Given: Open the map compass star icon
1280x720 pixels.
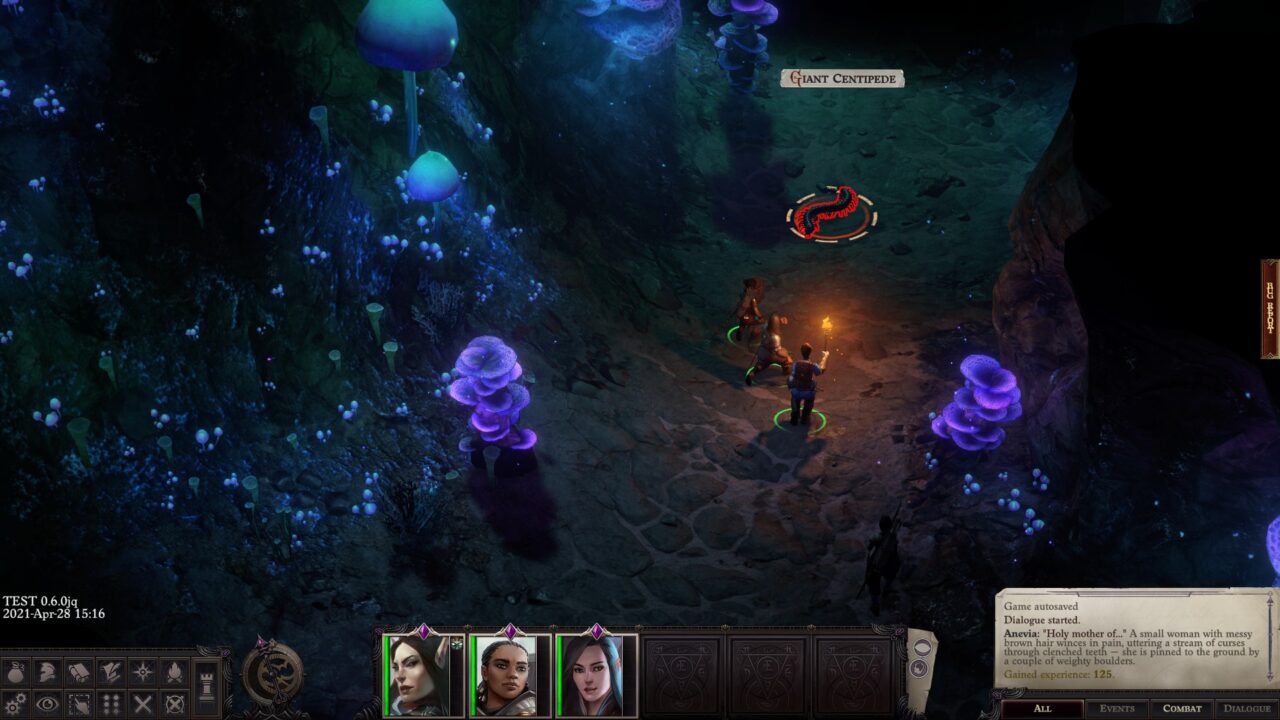Looking at the screenshot, I should point(143,672).
